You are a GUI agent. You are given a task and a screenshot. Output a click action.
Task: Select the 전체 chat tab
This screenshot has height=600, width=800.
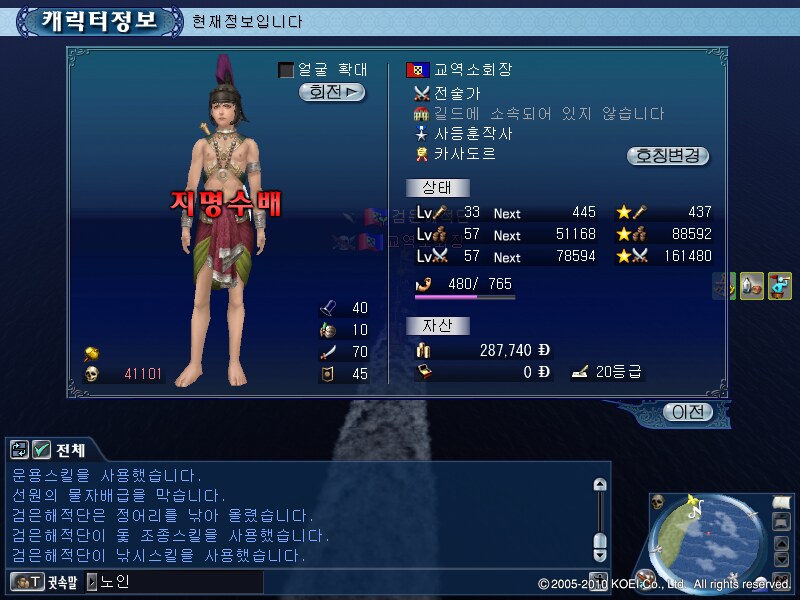71,450
